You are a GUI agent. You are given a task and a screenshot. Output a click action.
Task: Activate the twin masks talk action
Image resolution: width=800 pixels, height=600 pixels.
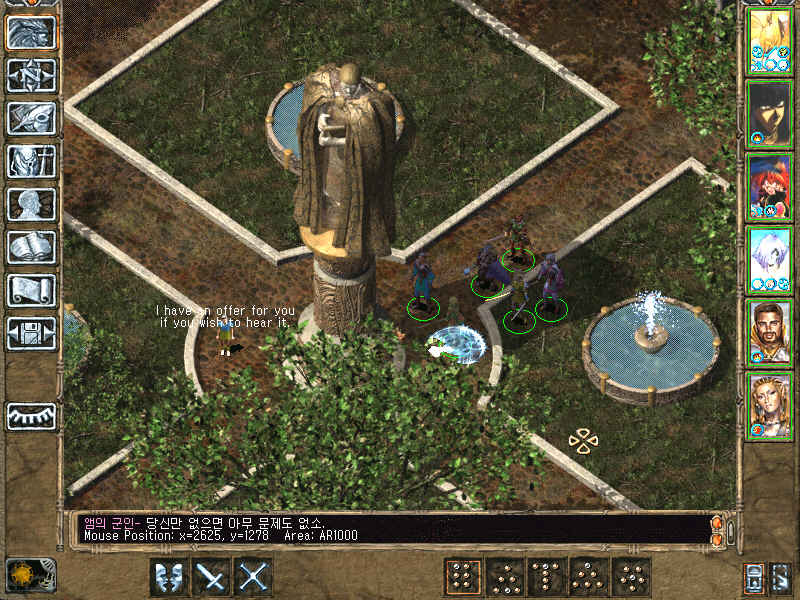point(169,577)
